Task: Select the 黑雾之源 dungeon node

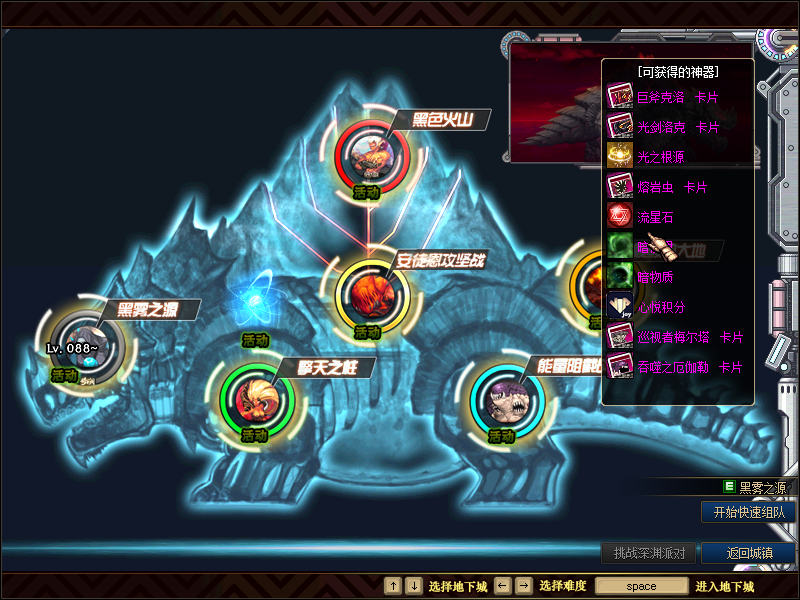Action: 87,345
